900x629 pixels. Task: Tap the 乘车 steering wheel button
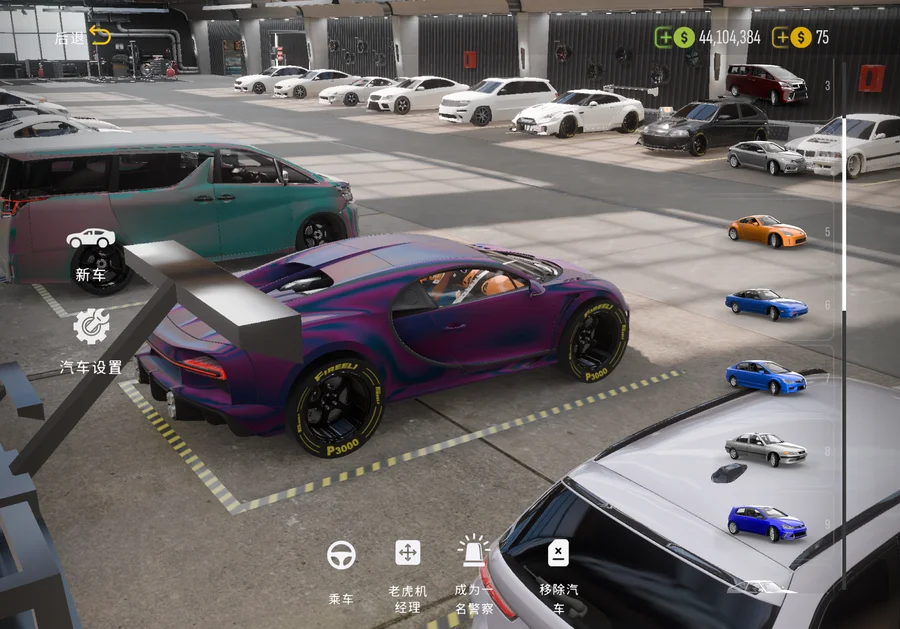[x=341, y=570]
